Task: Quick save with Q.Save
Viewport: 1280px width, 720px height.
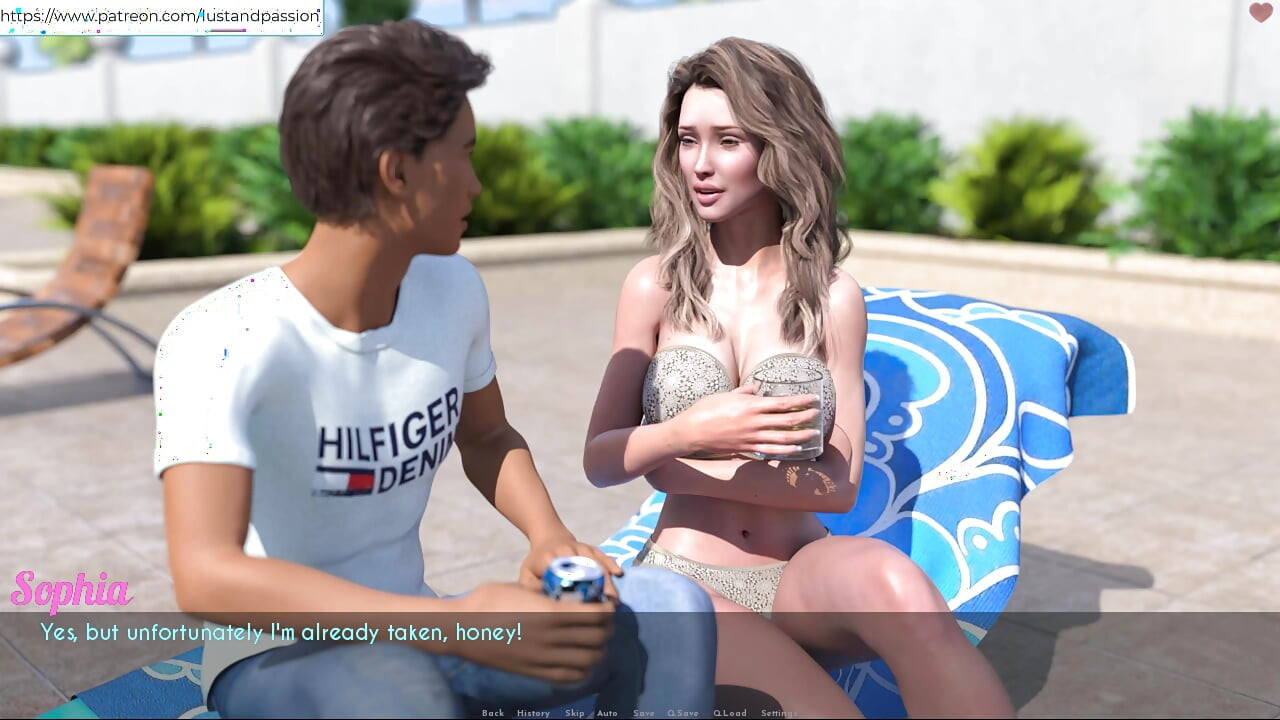Action: coord(683,713)
